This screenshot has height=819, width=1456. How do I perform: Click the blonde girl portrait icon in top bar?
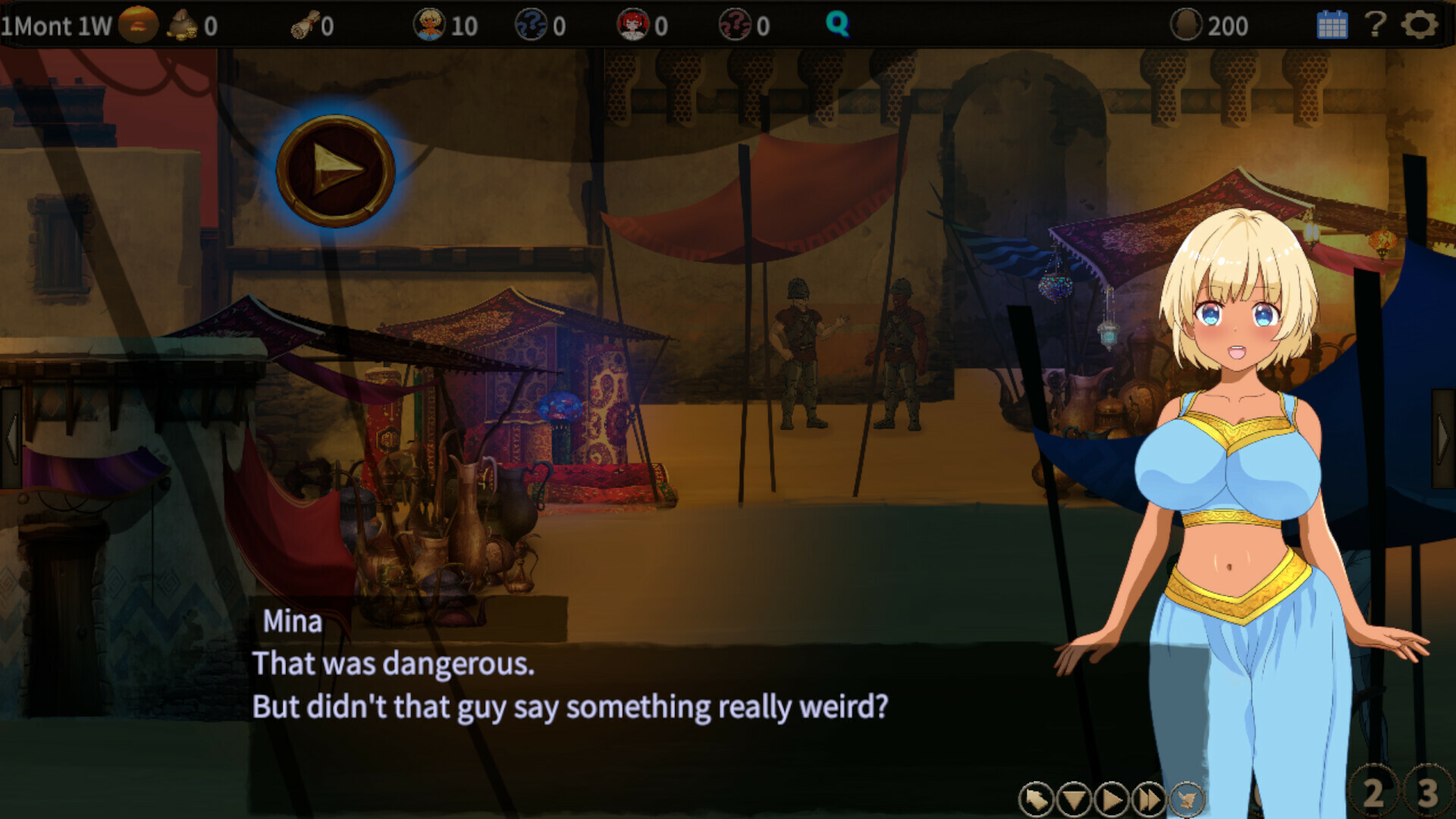coord(428,25)
